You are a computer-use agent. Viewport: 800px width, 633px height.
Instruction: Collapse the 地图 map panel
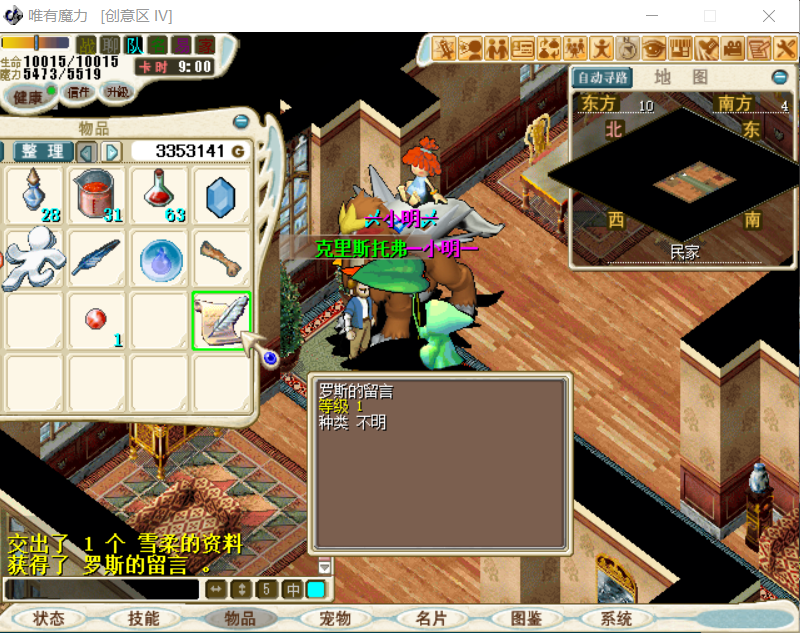[779, 77]
